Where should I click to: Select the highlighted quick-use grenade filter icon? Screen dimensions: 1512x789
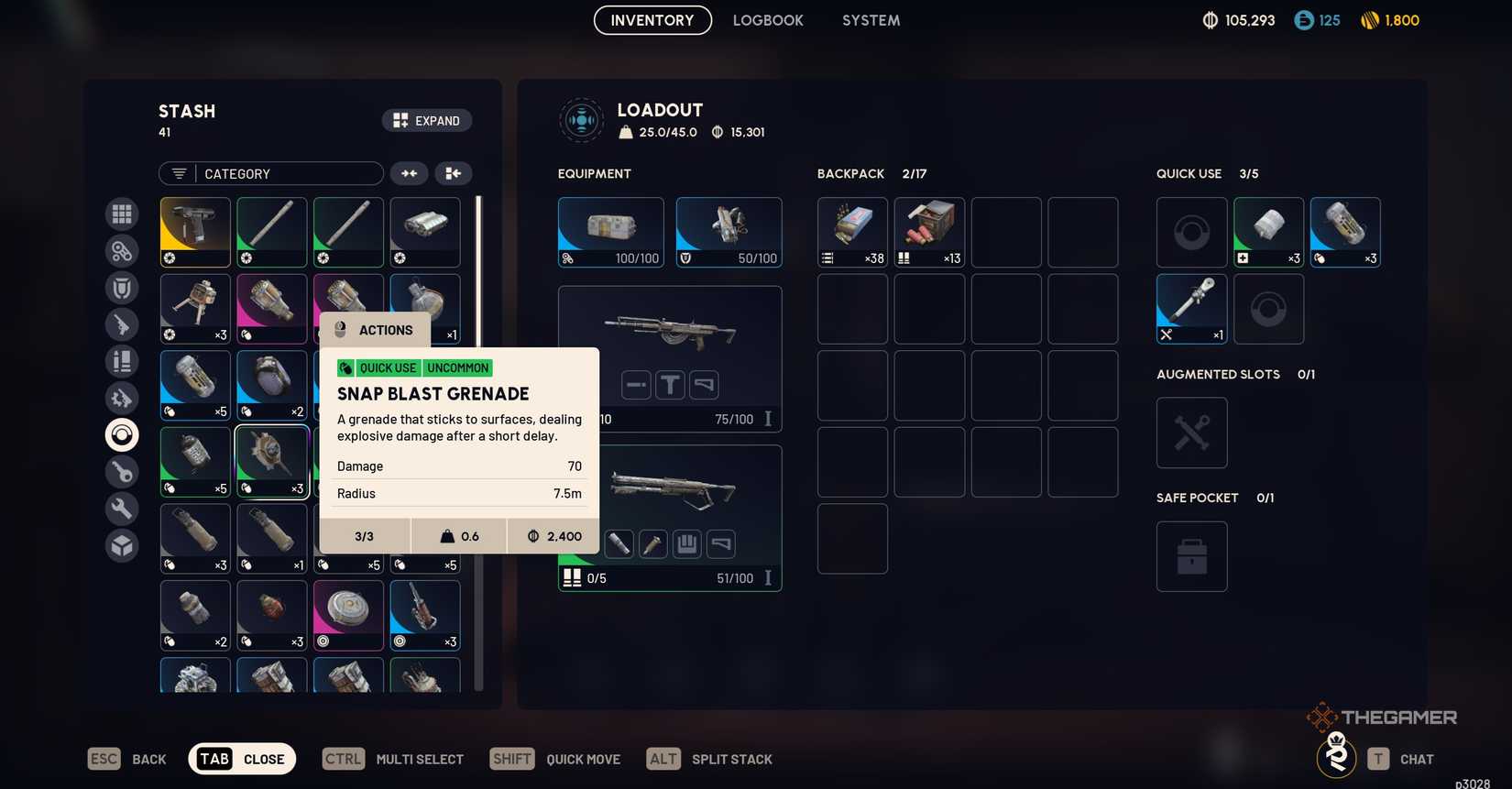tap(121, 434)
